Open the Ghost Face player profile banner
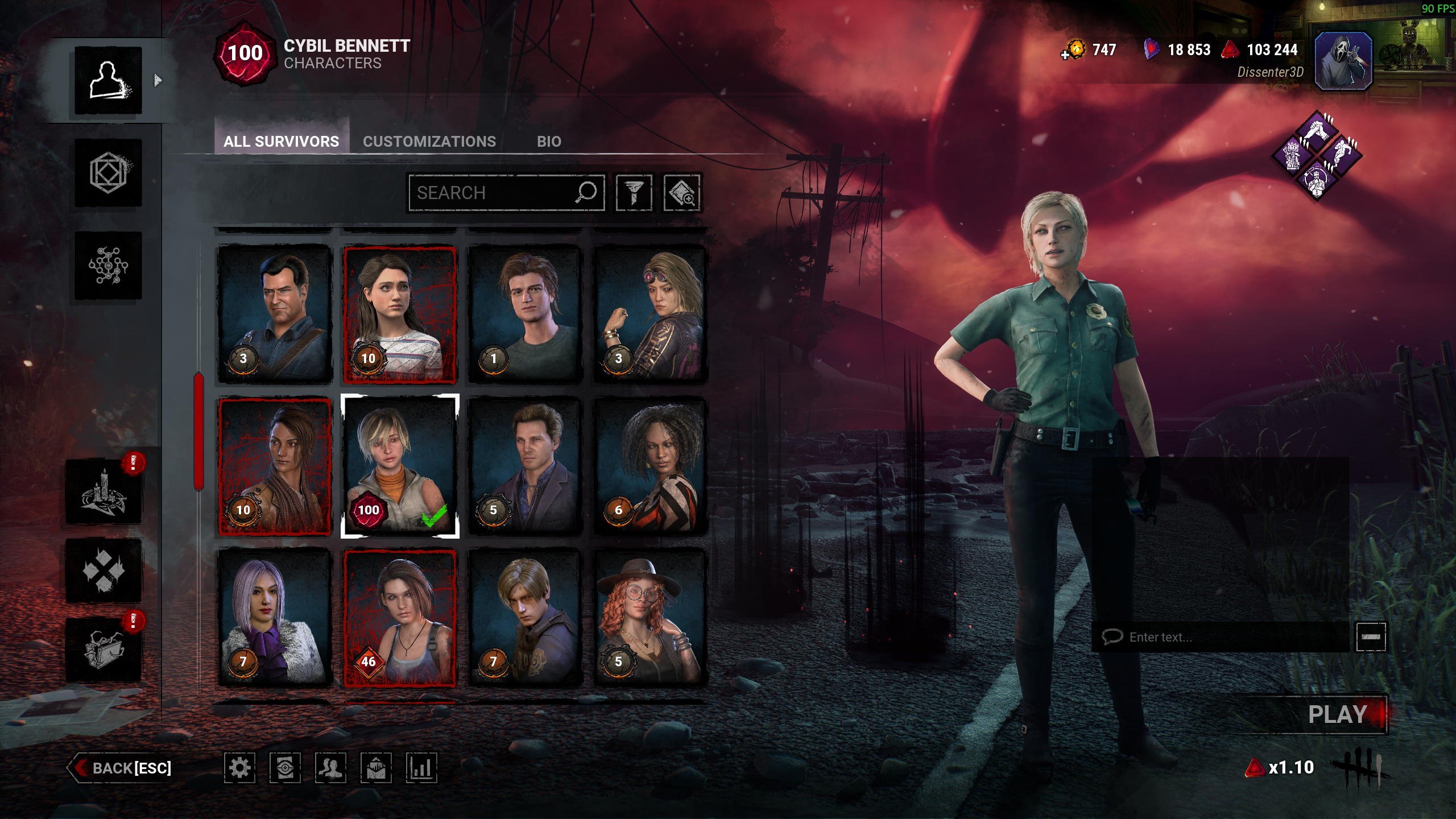Viewport: 1456px width, 819px height. point(1343,61)
